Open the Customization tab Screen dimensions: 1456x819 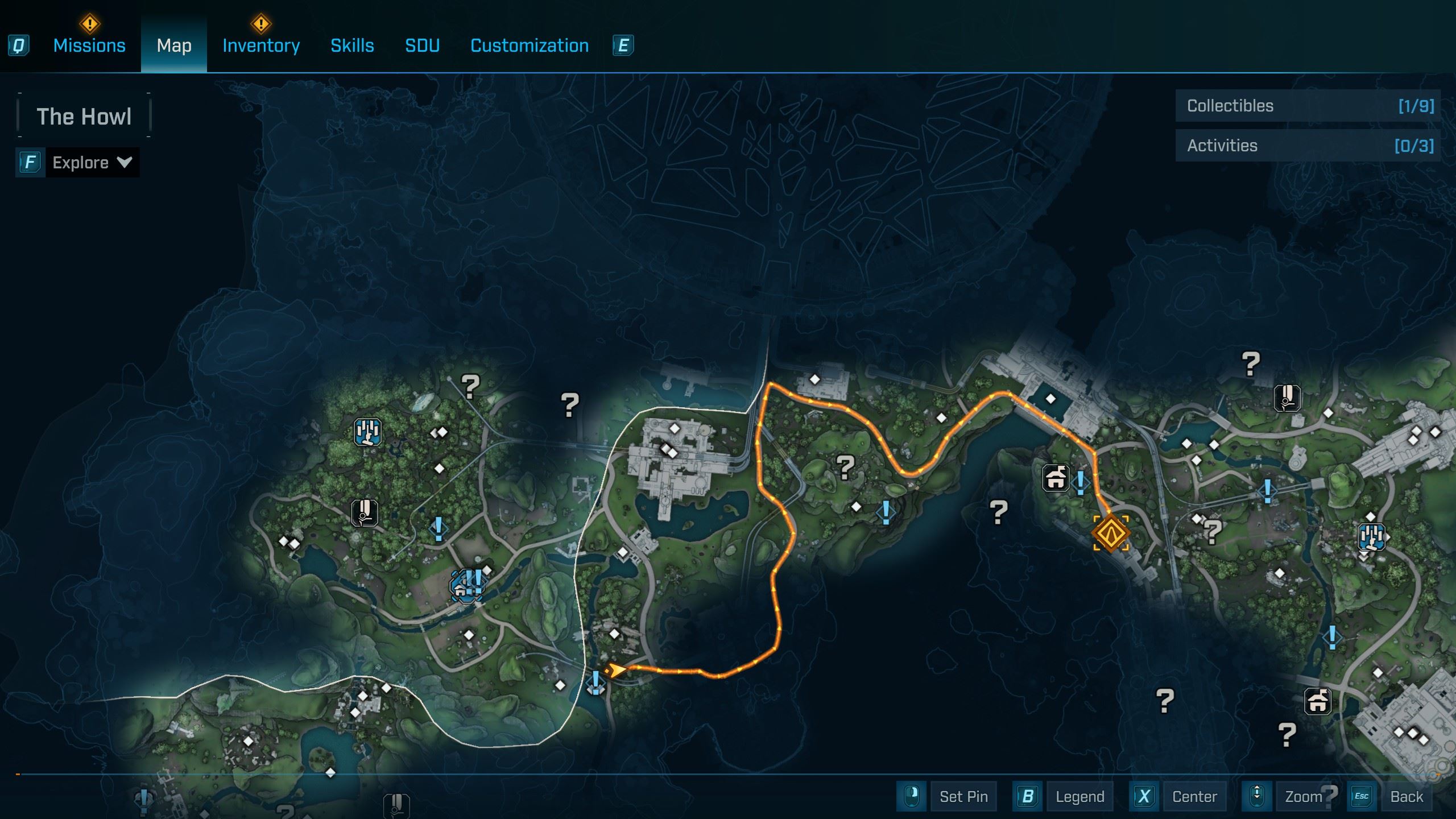(530, 45)
